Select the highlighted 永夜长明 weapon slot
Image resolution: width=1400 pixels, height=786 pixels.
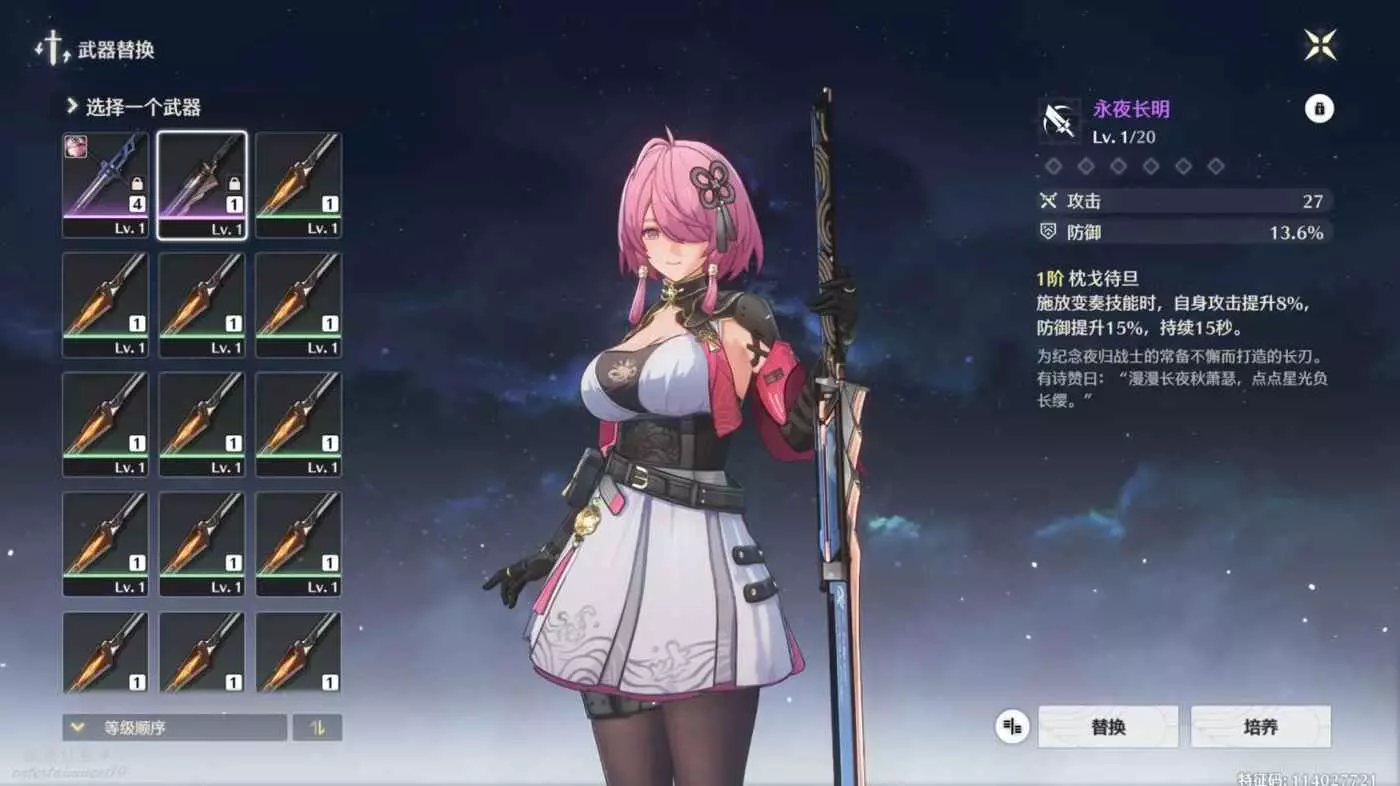pyautogui.click(x=202, y=184)
